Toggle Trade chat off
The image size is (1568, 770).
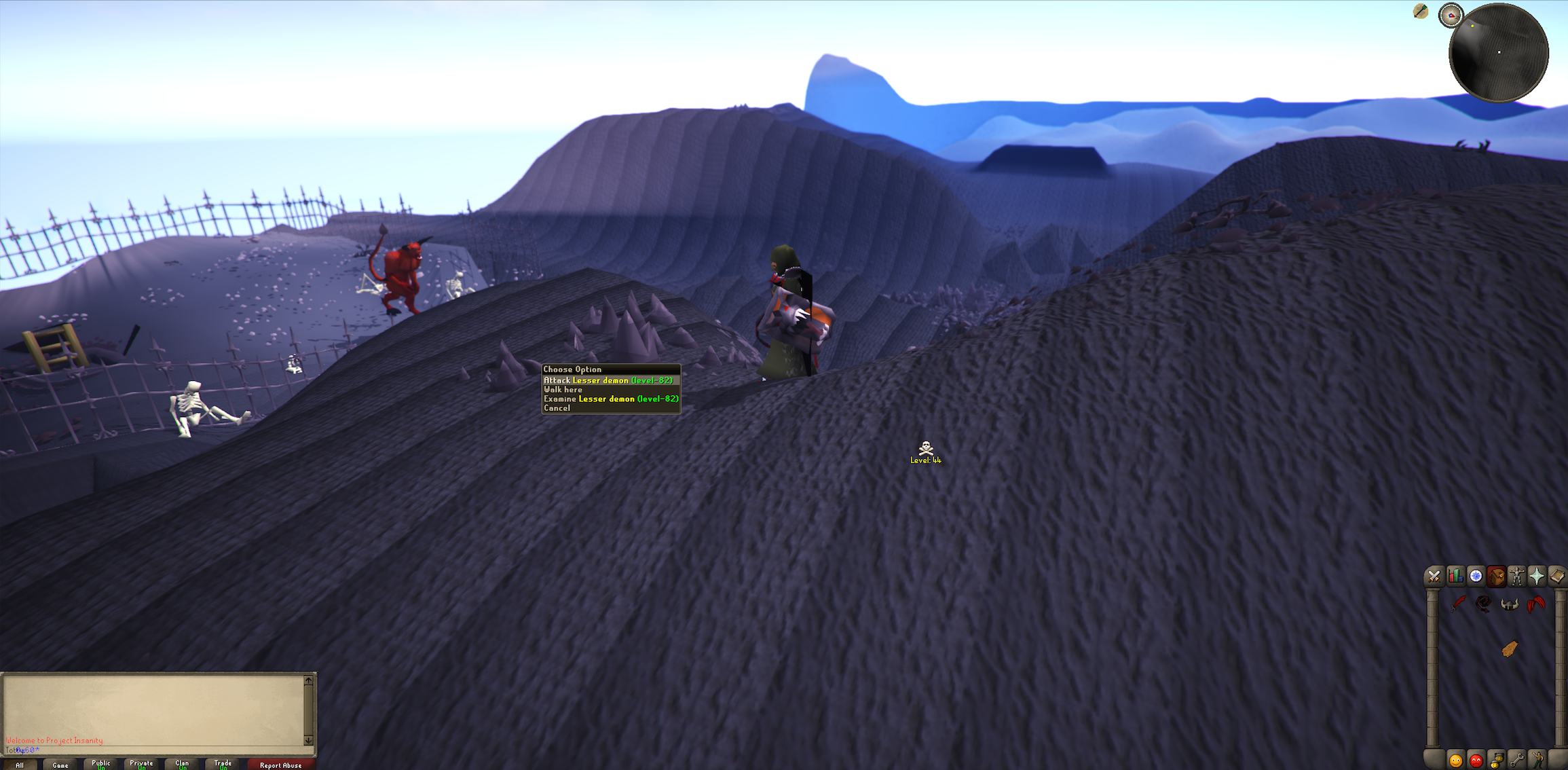223,763
